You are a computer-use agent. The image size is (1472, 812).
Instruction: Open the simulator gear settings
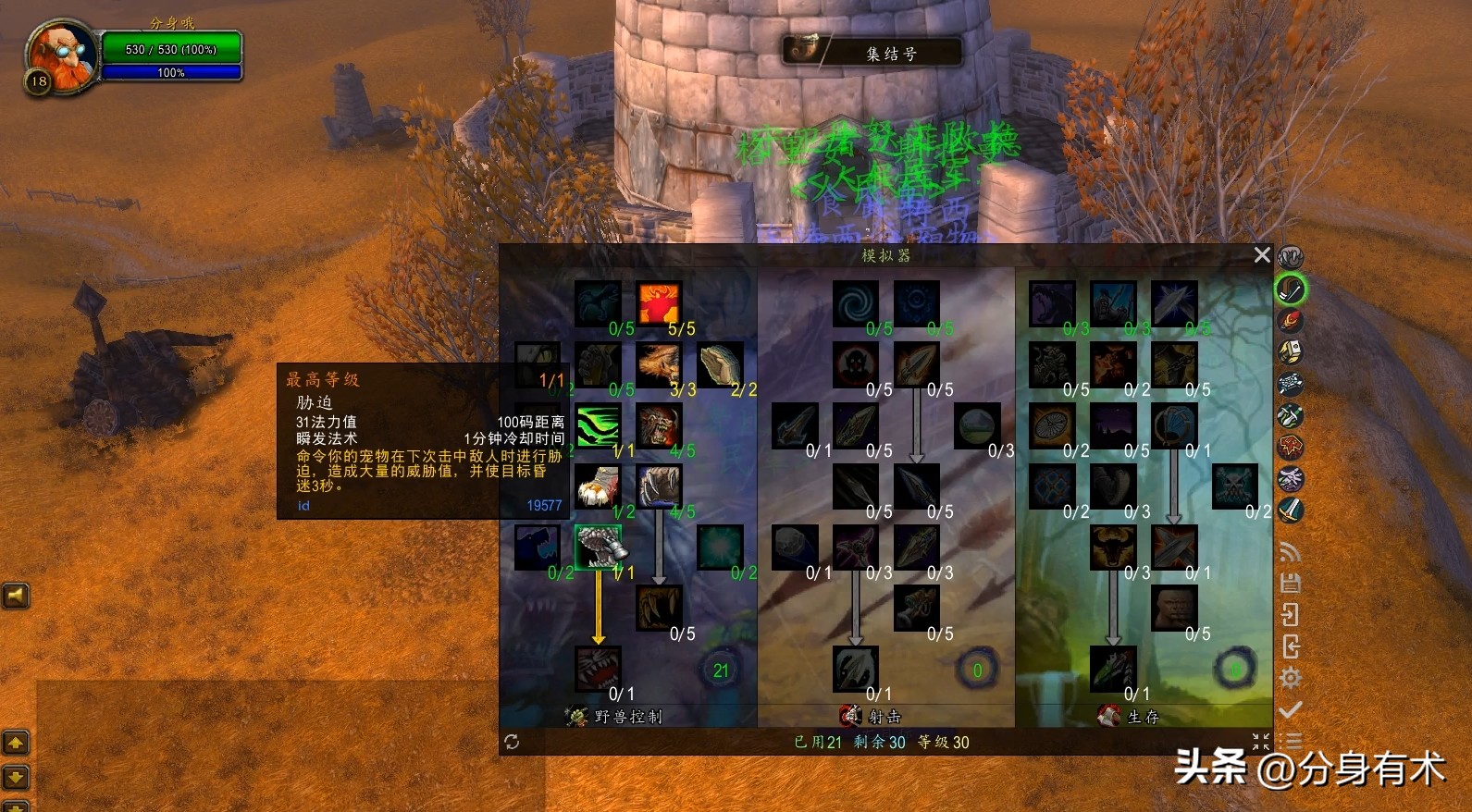(x=1291, y=678)
